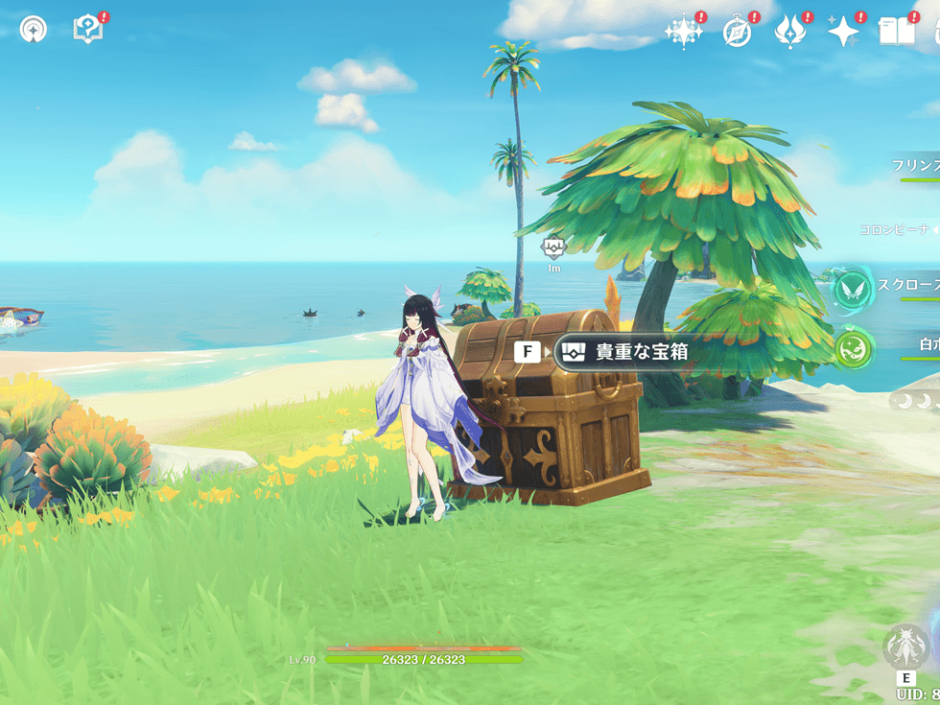The width and height of the screenshot is (940, 705).
Task: Open the events compass icon
Action: 737,32
